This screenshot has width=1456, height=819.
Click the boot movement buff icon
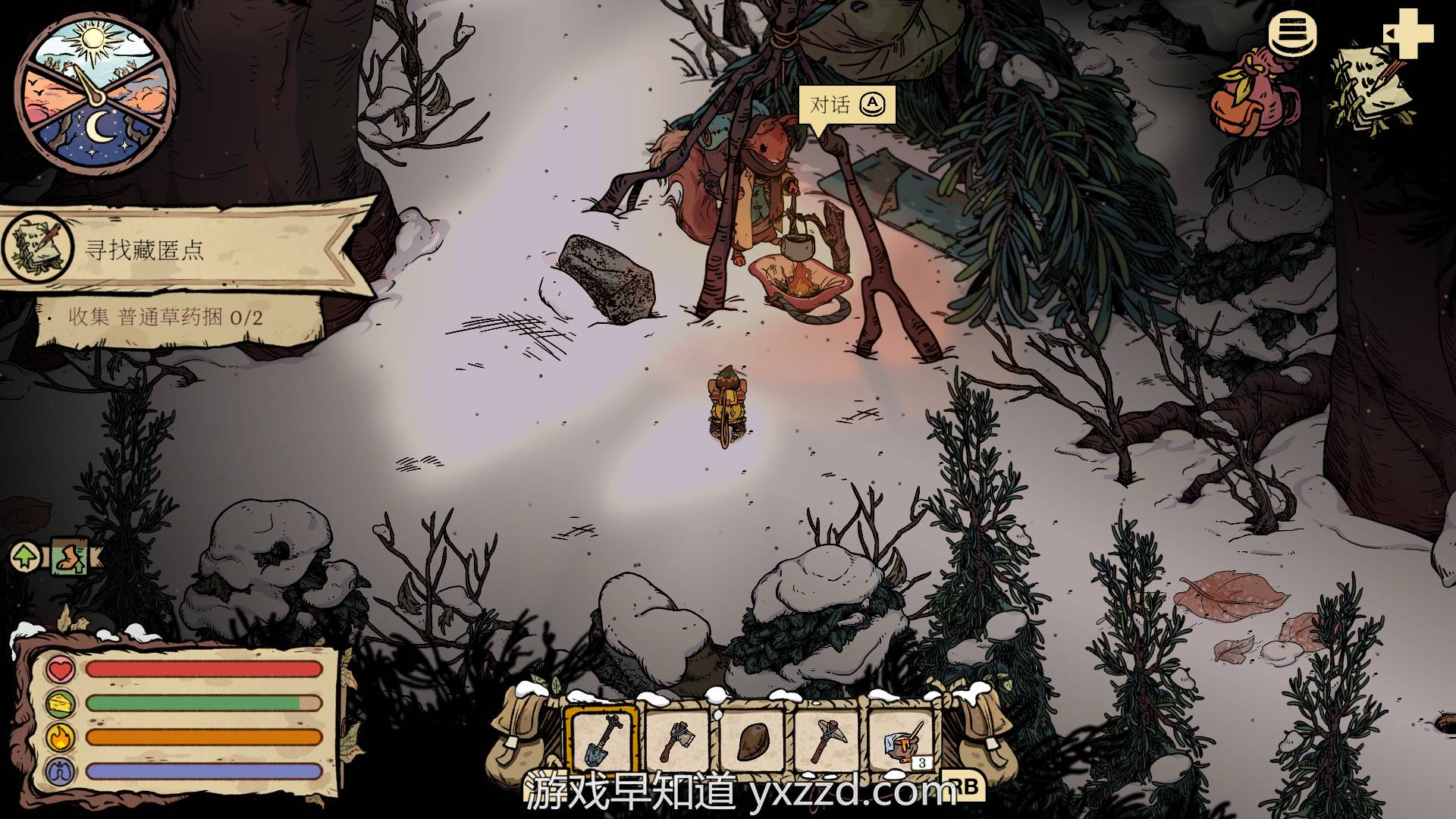[x=71, y=558]
